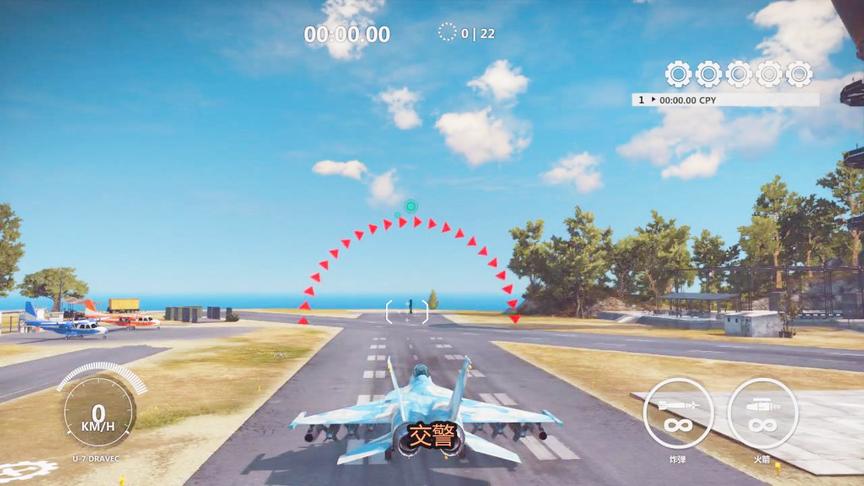Viewport: 864px width, 486px height.
Task: Select the rocket weapon icon
Action: coord(762,413)
